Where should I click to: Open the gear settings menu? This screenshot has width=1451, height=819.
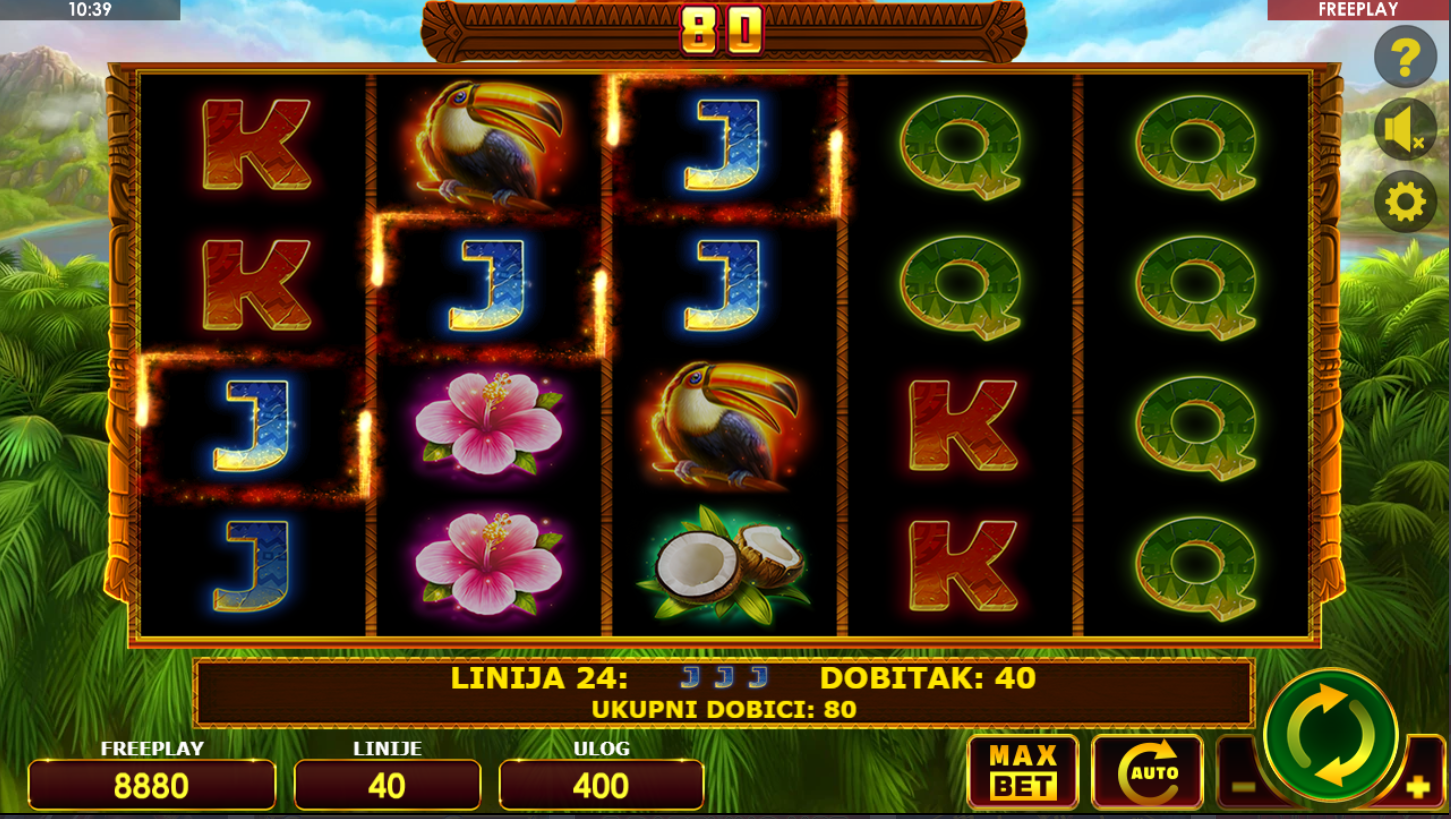pyautogui.click(x=1405, y=202)
